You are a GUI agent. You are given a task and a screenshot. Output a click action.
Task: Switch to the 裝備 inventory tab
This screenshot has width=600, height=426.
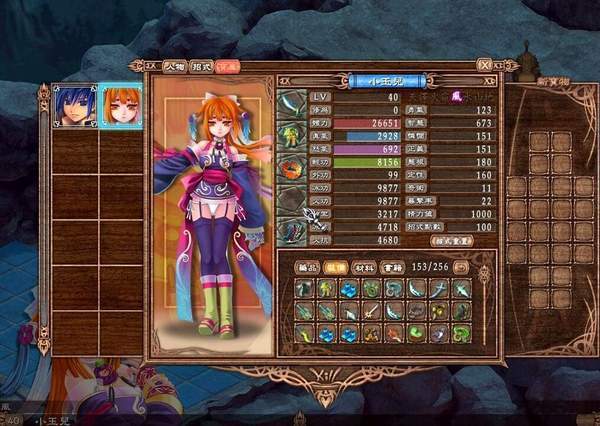click(336, 267)
